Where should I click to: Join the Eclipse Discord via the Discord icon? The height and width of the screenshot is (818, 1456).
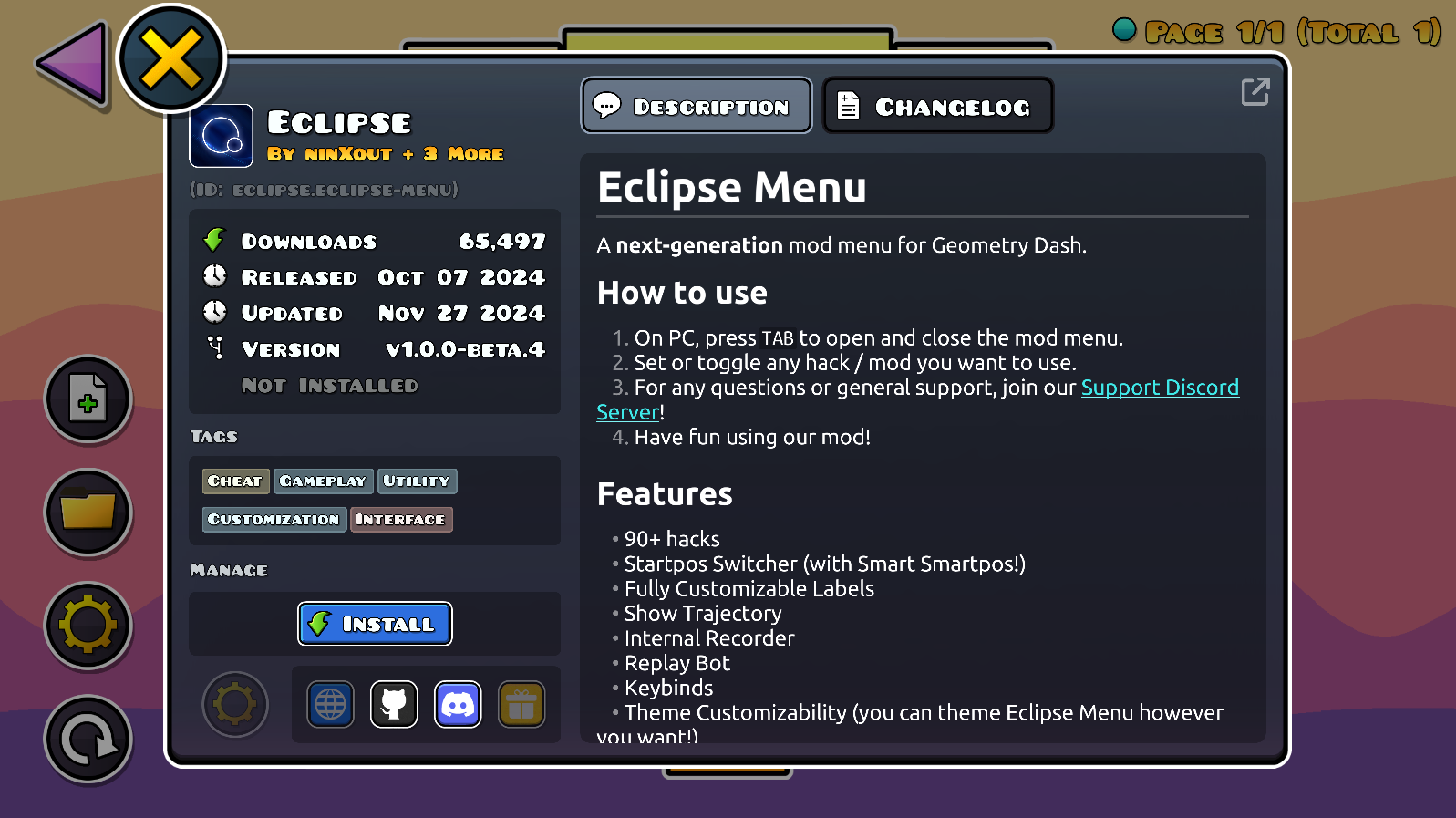[458, 704]
